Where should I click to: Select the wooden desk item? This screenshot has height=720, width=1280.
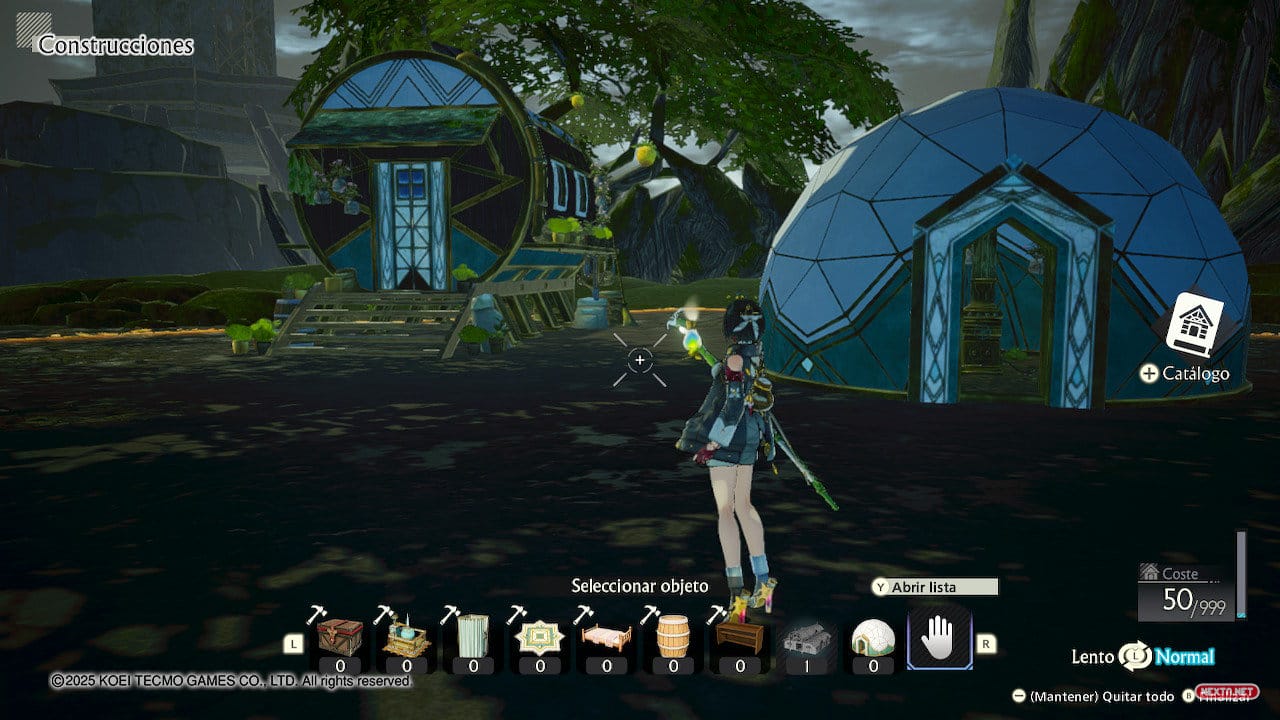click(740, 637)
